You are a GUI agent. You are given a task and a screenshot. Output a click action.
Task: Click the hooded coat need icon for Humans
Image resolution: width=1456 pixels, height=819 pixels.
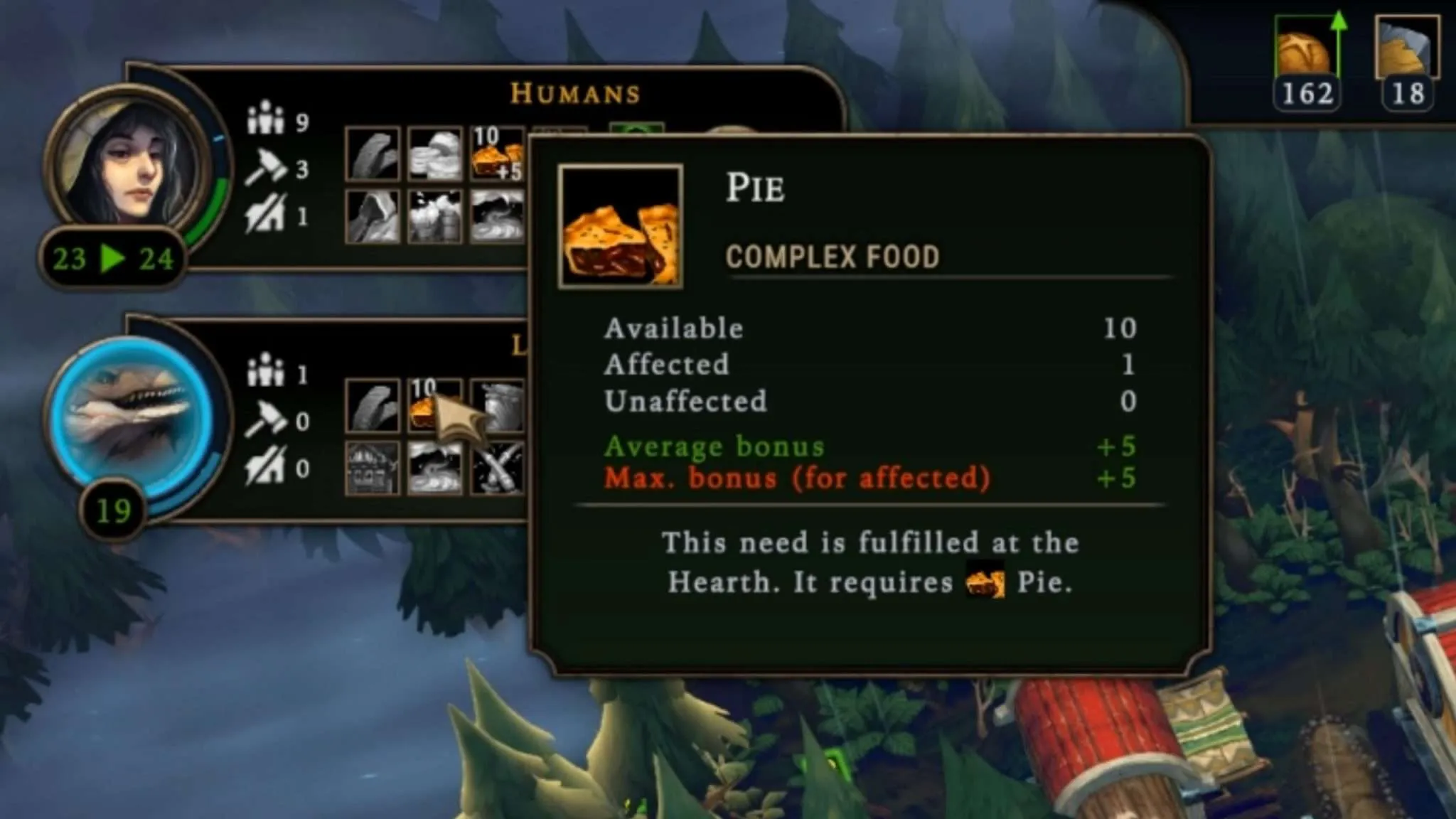(x=372, y=216)
